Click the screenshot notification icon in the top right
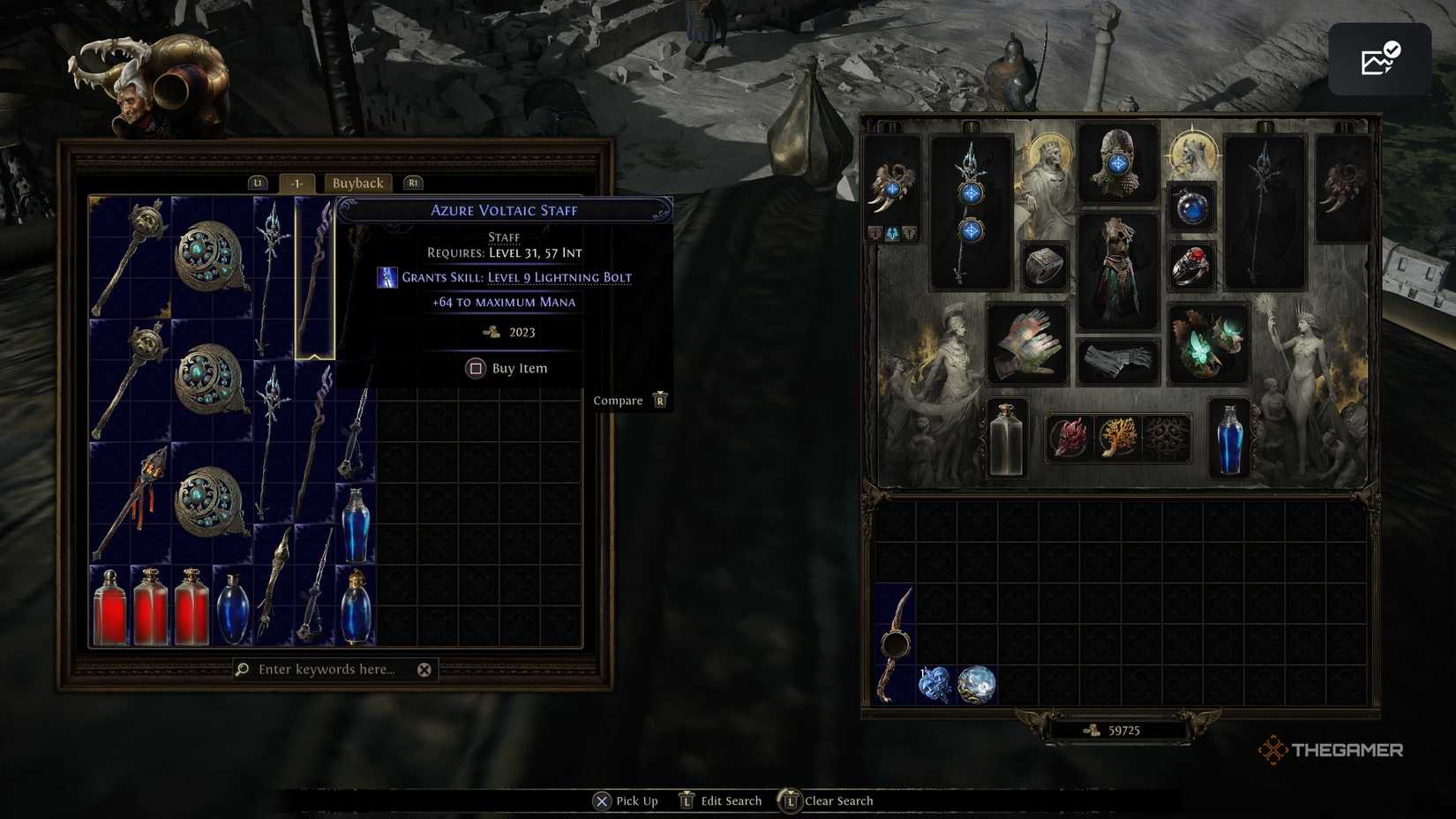Viewport: 1456px width, 819px height. coord(1379,59)
